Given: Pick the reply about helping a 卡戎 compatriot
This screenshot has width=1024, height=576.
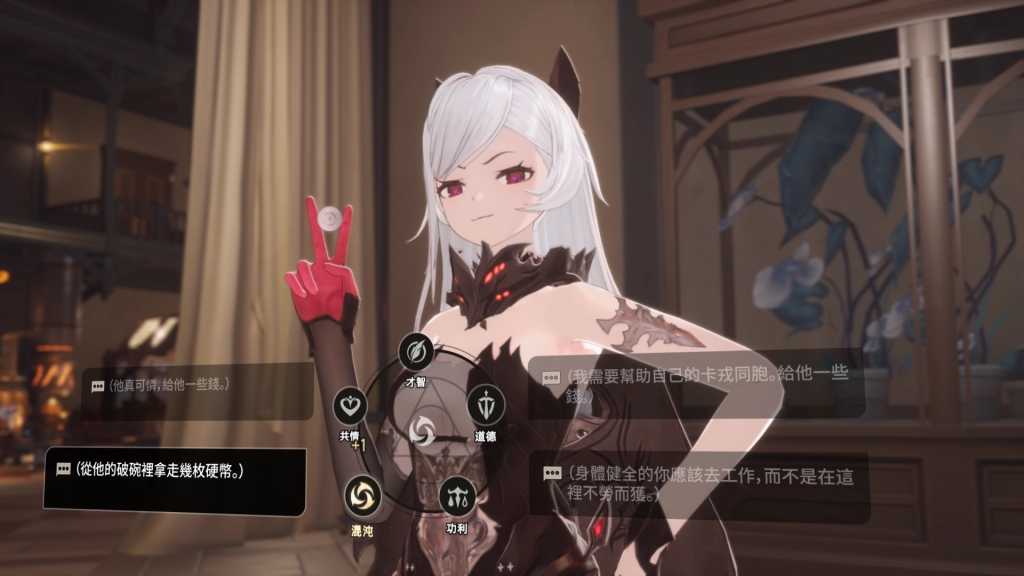Looking at the screenshot, I should (x=696, y=385).
